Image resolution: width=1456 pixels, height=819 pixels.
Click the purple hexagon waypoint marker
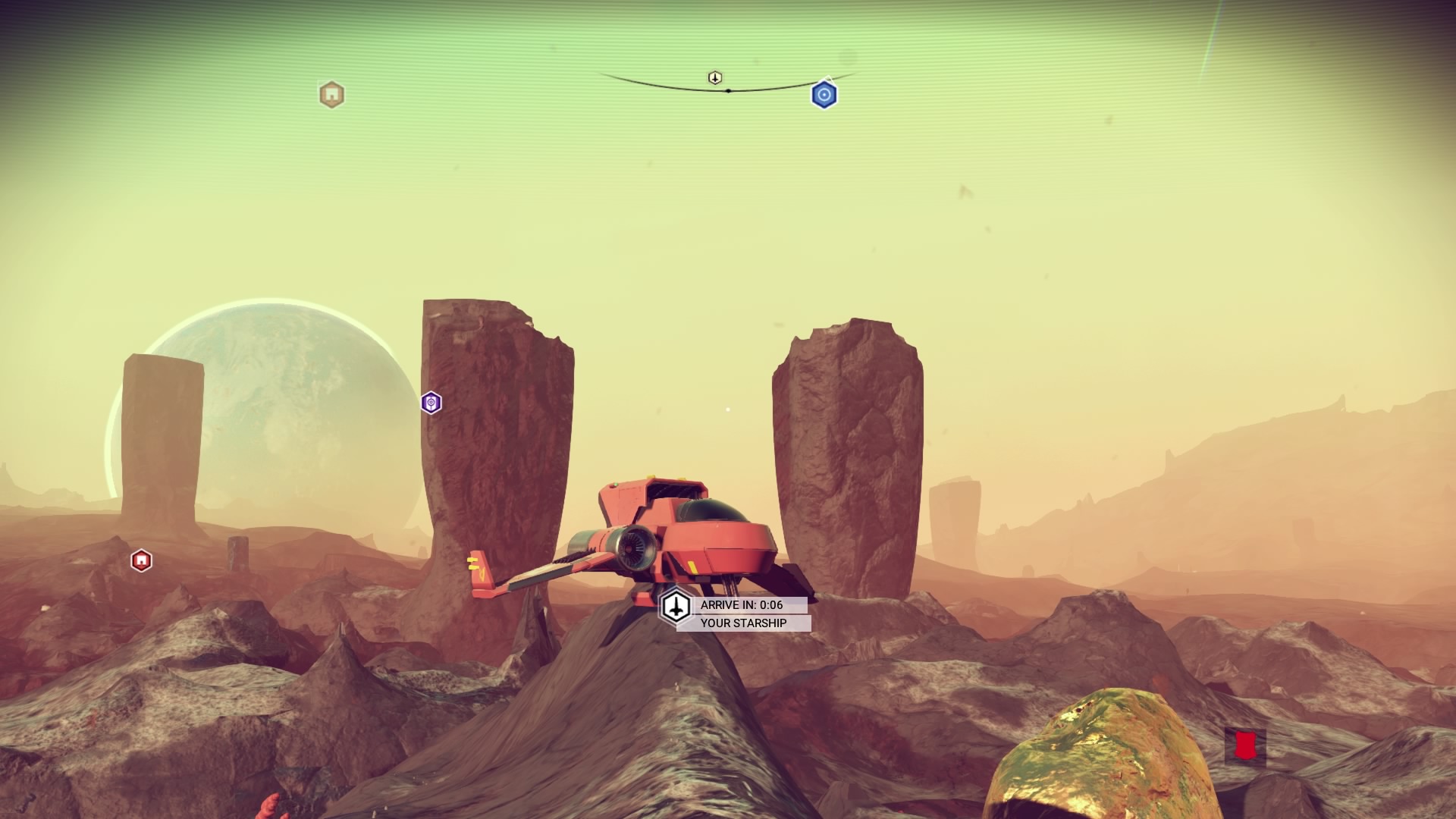pos(431,403)
